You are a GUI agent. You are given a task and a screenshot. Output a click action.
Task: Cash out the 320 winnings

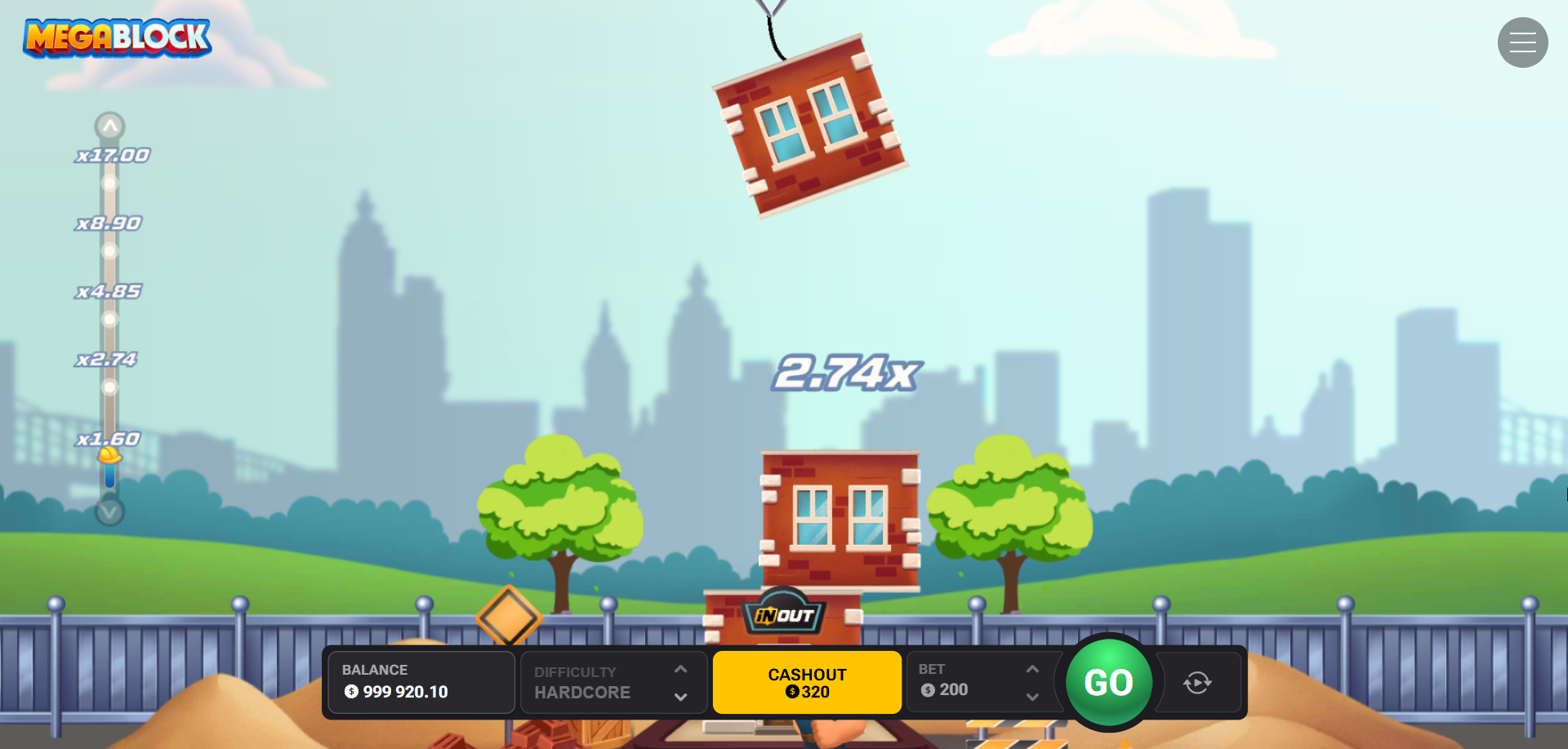pyautogui.click(x=807, y=683)
